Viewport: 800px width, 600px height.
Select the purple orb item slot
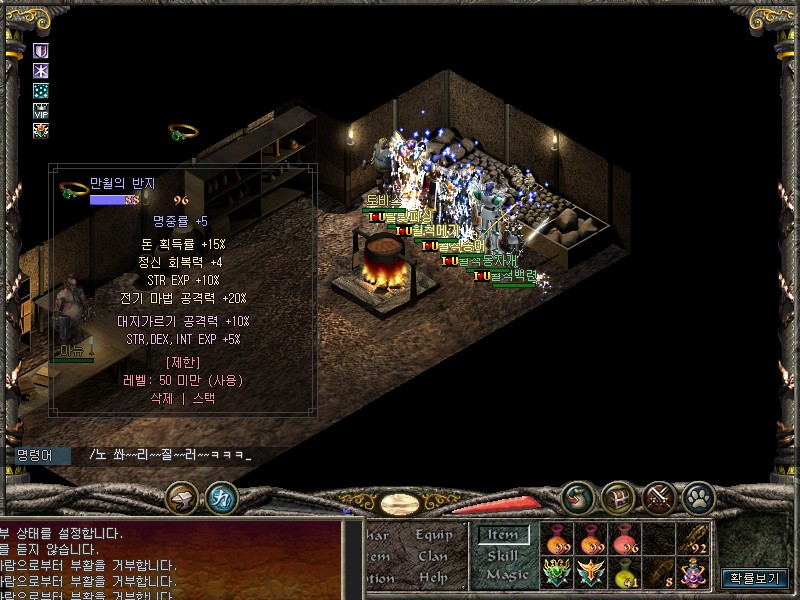point(694,573)
